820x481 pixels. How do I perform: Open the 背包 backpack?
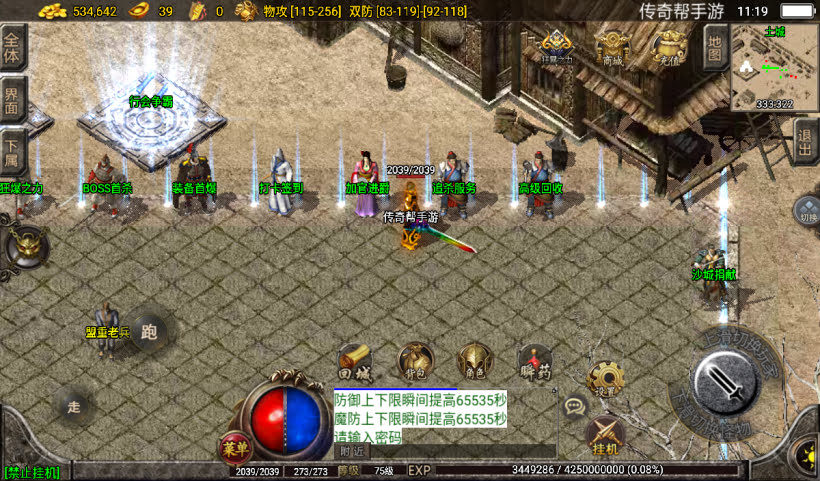click(x=415, y=361)
